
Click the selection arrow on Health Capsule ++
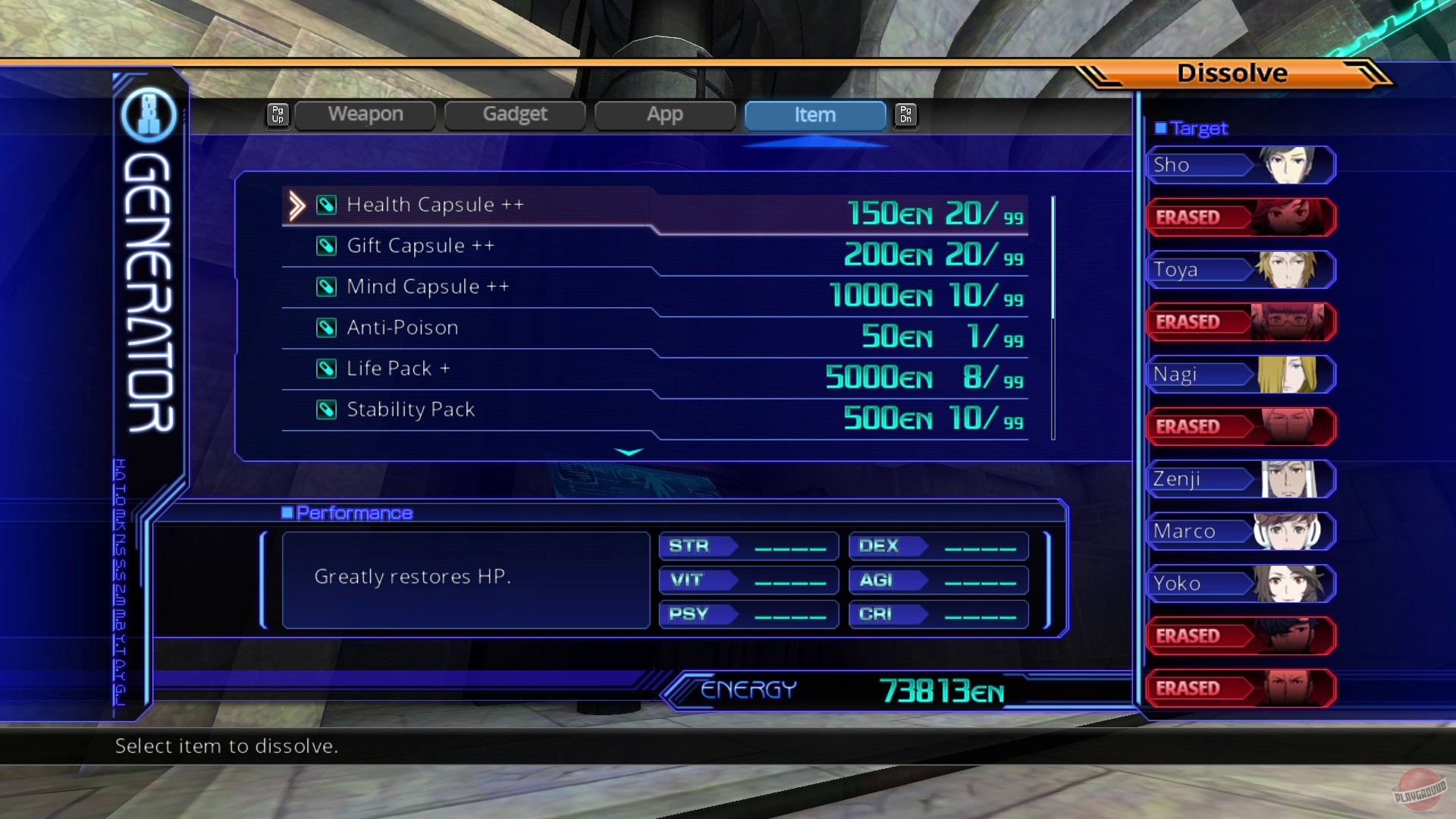click(297, 205)
